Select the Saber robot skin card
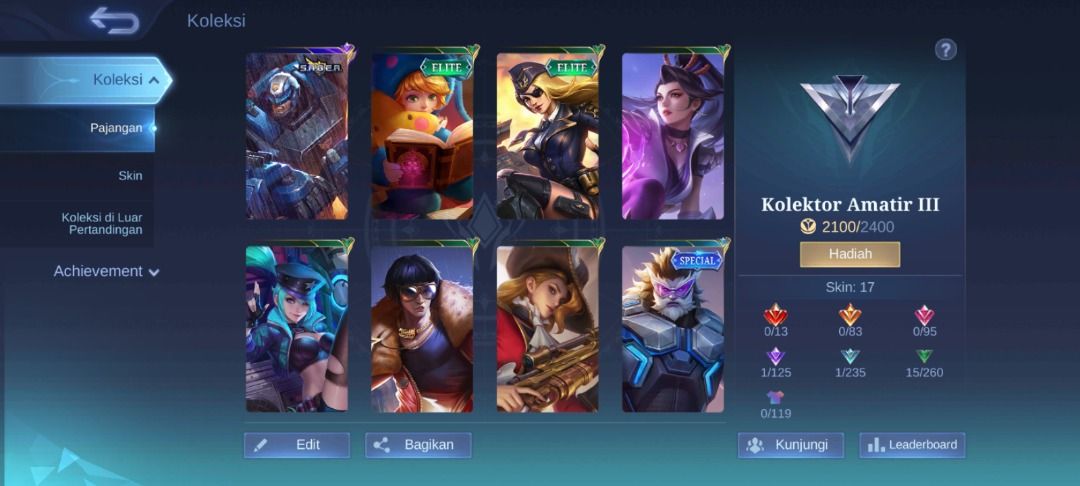Screen dimensions: 1080x486 click(297, 135)
